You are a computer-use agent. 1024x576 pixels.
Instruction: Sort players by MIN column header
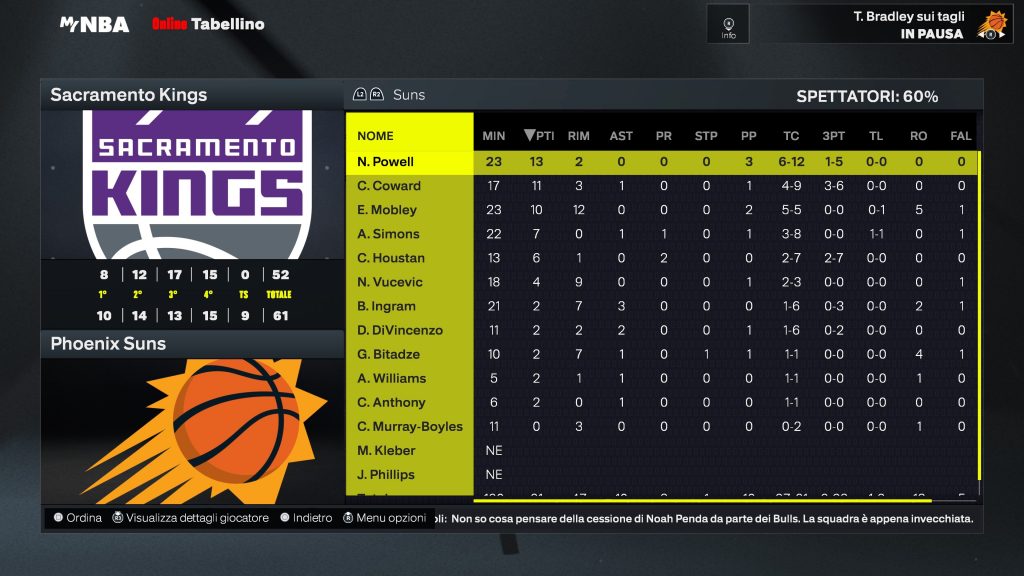[x=494, y=136]
